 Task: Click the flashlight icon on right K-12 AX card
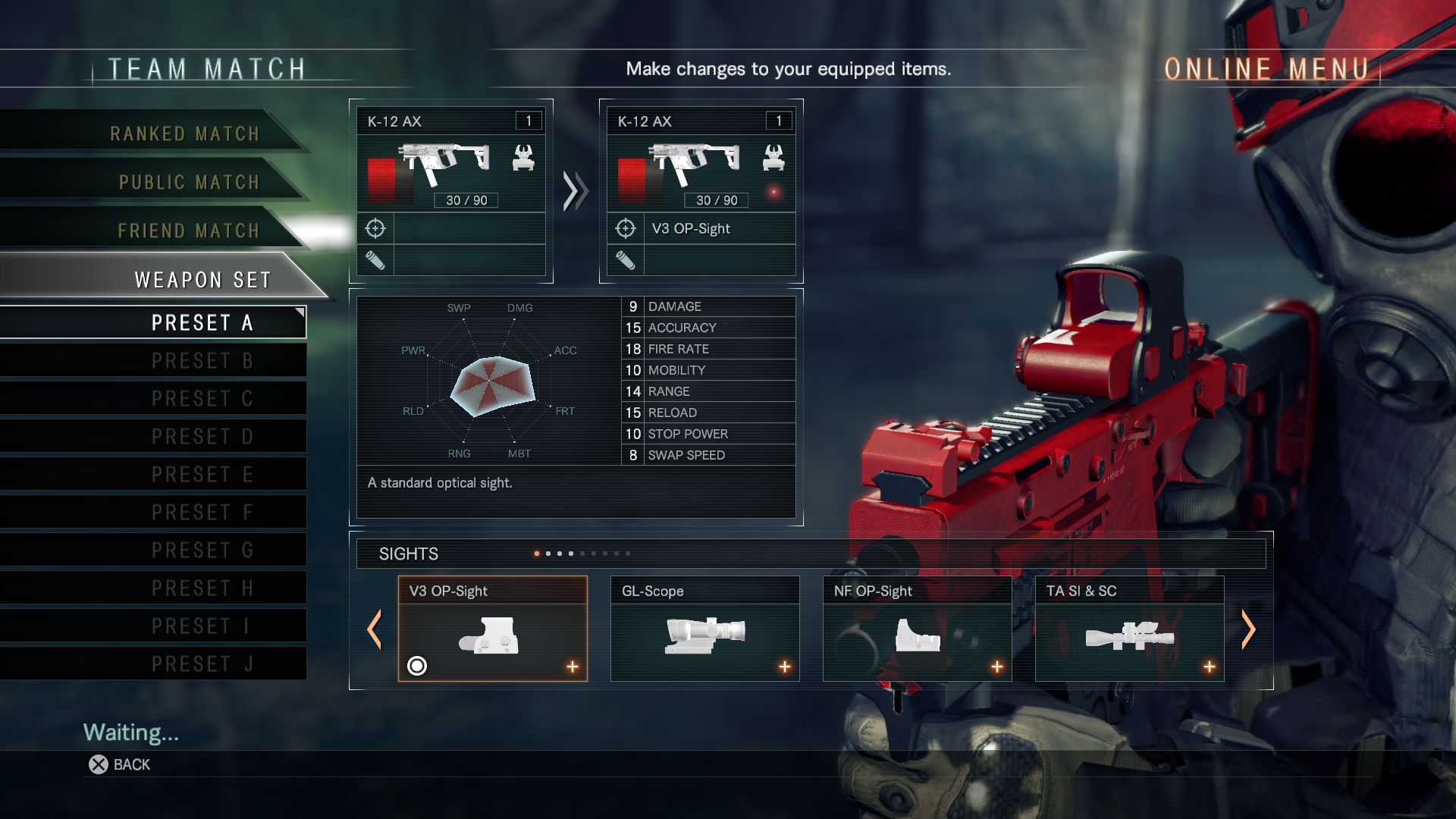626,261
